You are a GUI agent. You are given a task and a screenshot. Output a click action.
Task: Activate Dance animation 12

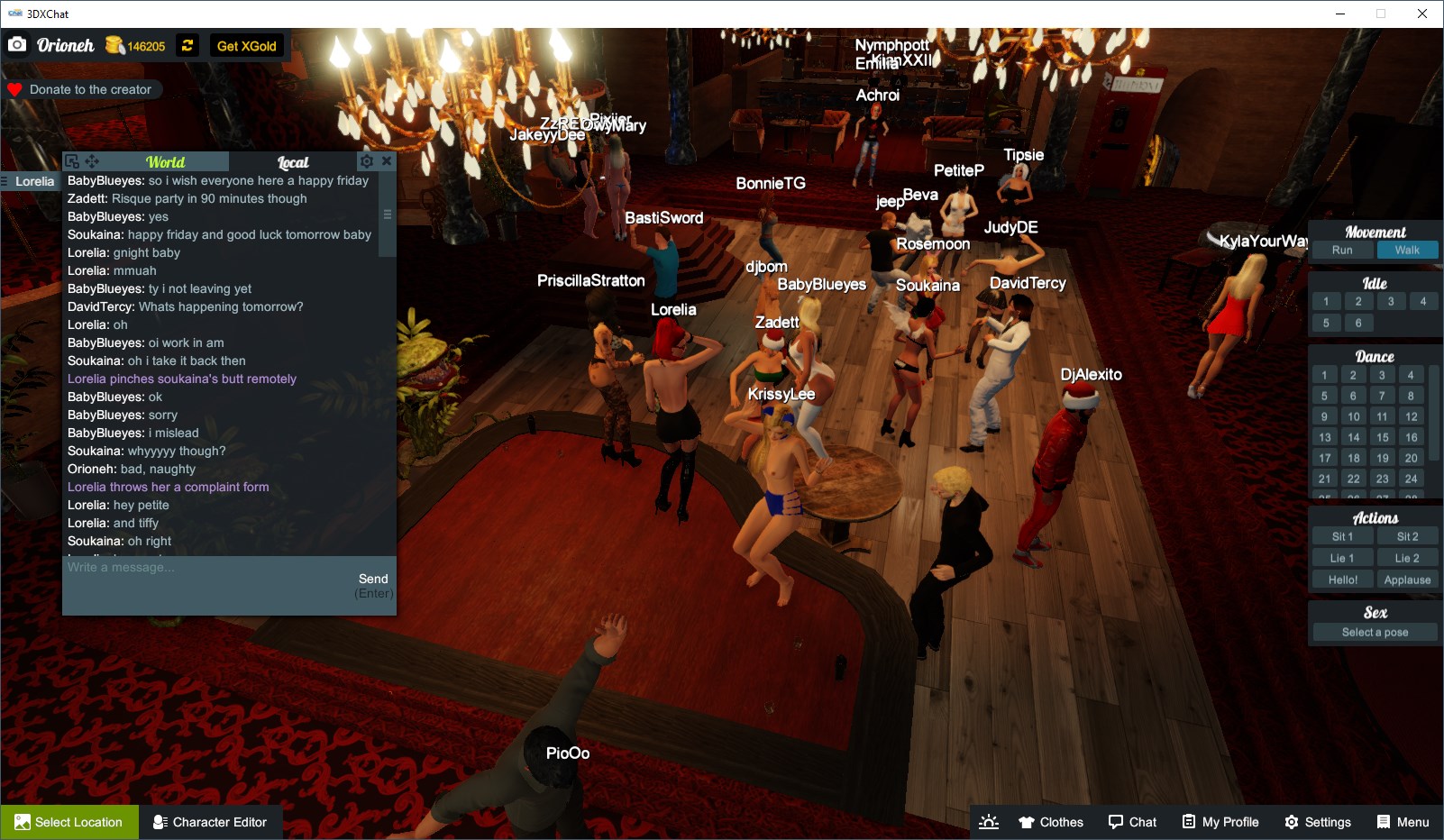(1410, 416)
